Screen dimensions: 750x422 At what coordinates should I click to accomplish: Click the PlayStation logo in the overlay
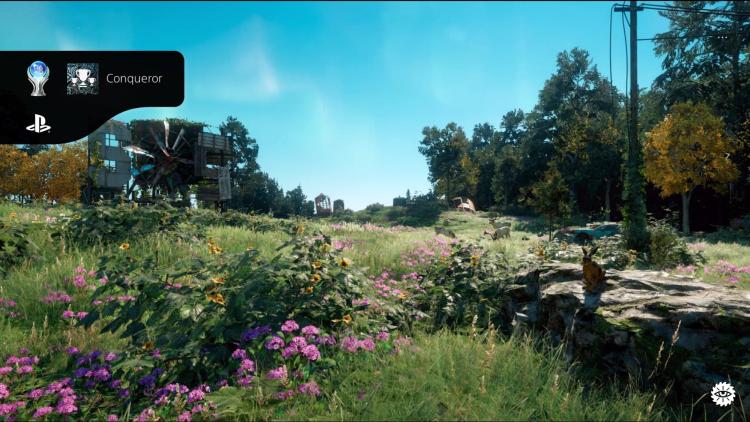tap(38, 124)
